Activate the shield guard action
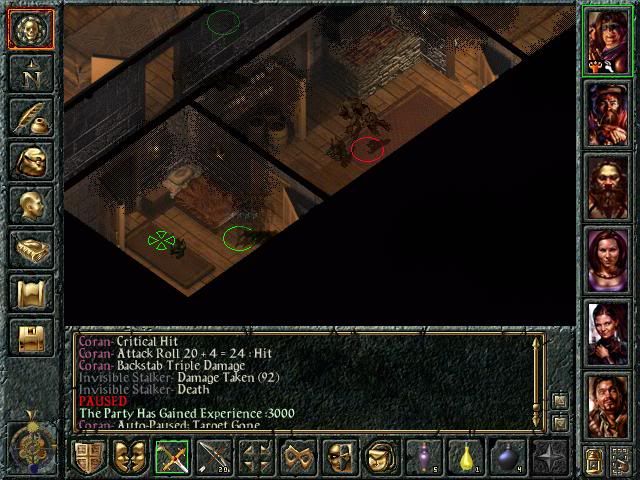This screenshot has height=480, width=640. [88, 458]
